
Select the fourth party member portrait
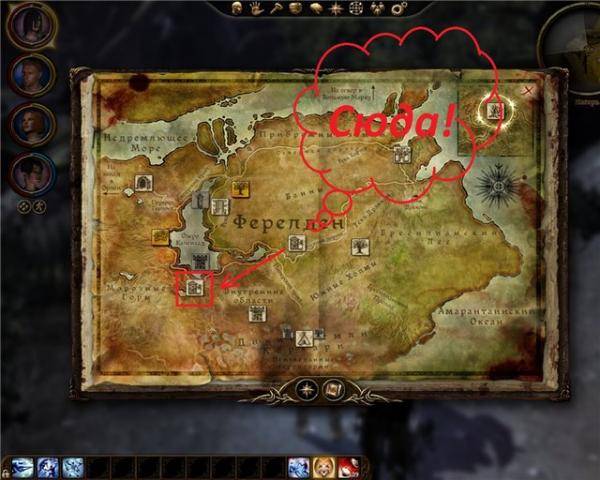pyautogui.click(x=31, y=171)
